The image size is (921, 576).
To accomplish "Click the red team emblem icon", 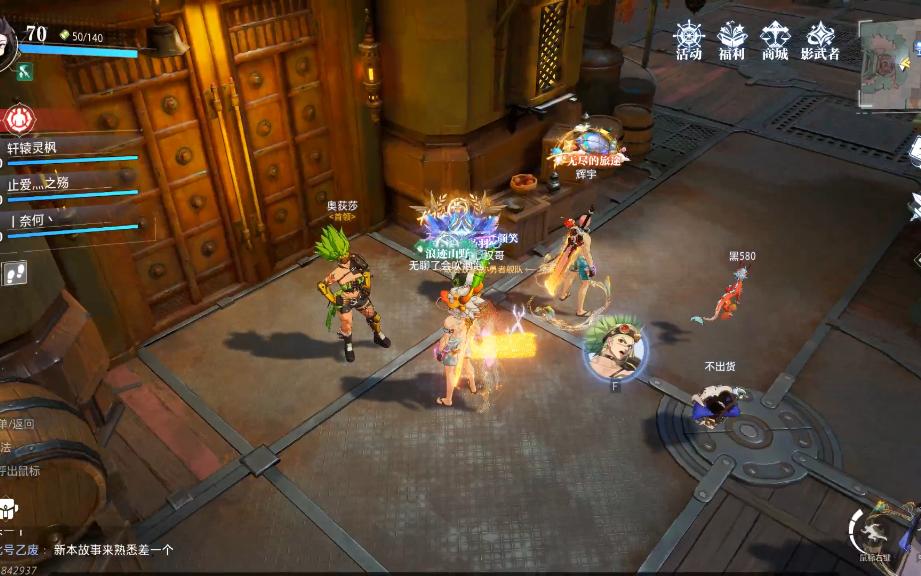I will tap(18, 119).
